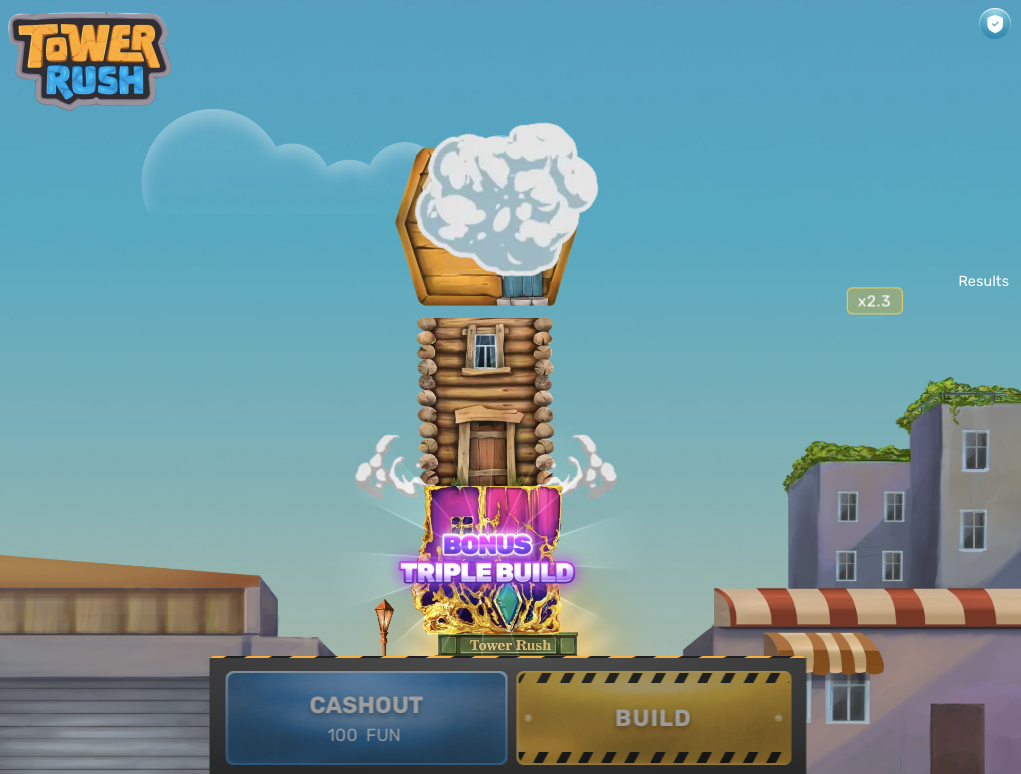Select the x2.3 result badge
The image size is (1021, 774).
coord(874,301)
